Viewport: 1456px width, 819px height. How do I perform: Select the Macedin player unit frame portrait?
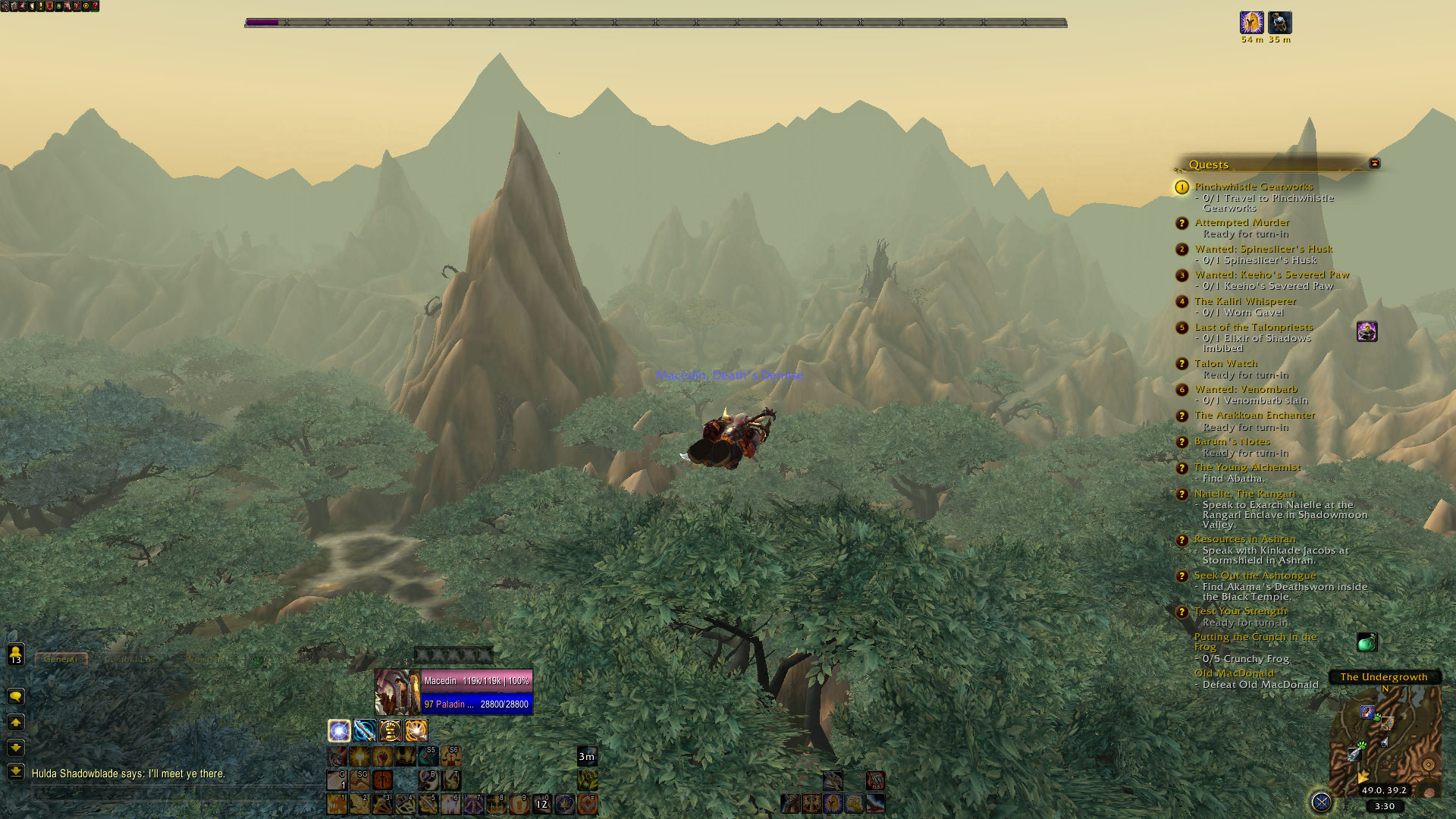[397, 692]
